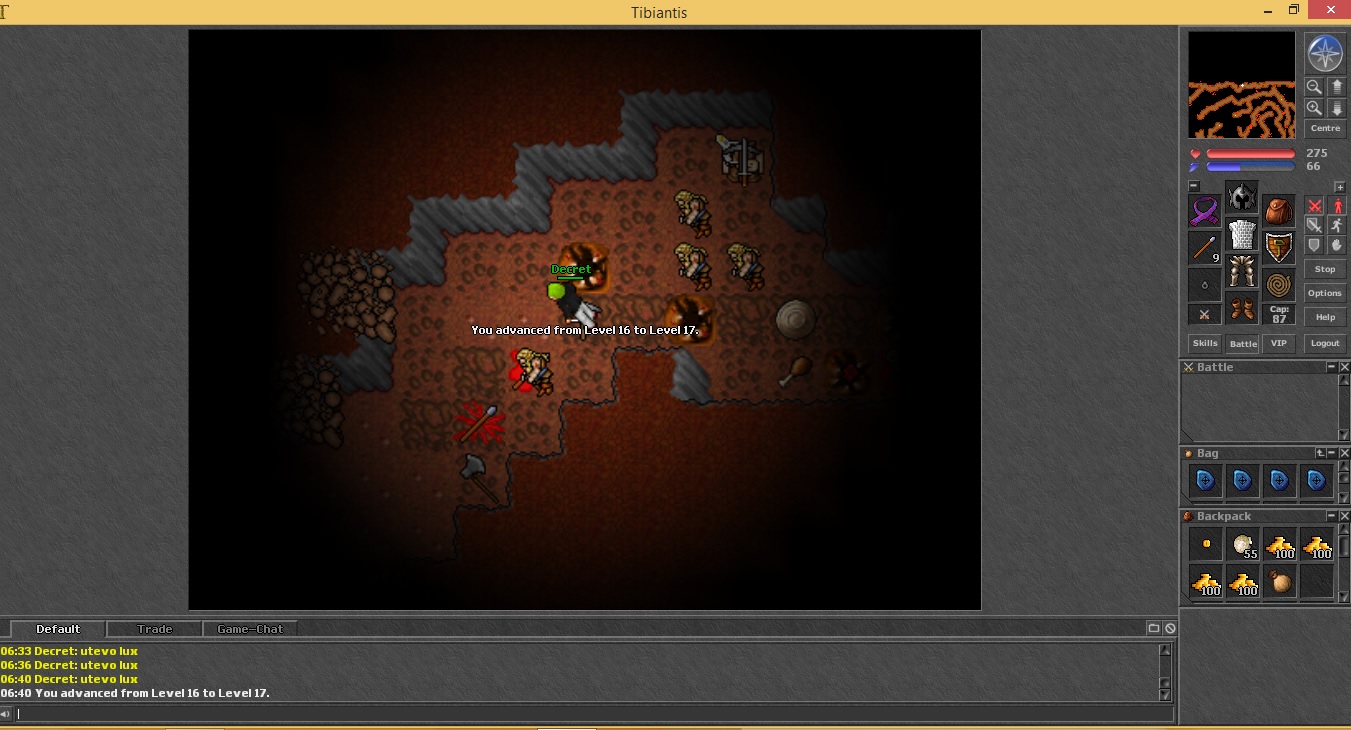Select the small brown bag in the Backpack

(x=1280, y=581)
